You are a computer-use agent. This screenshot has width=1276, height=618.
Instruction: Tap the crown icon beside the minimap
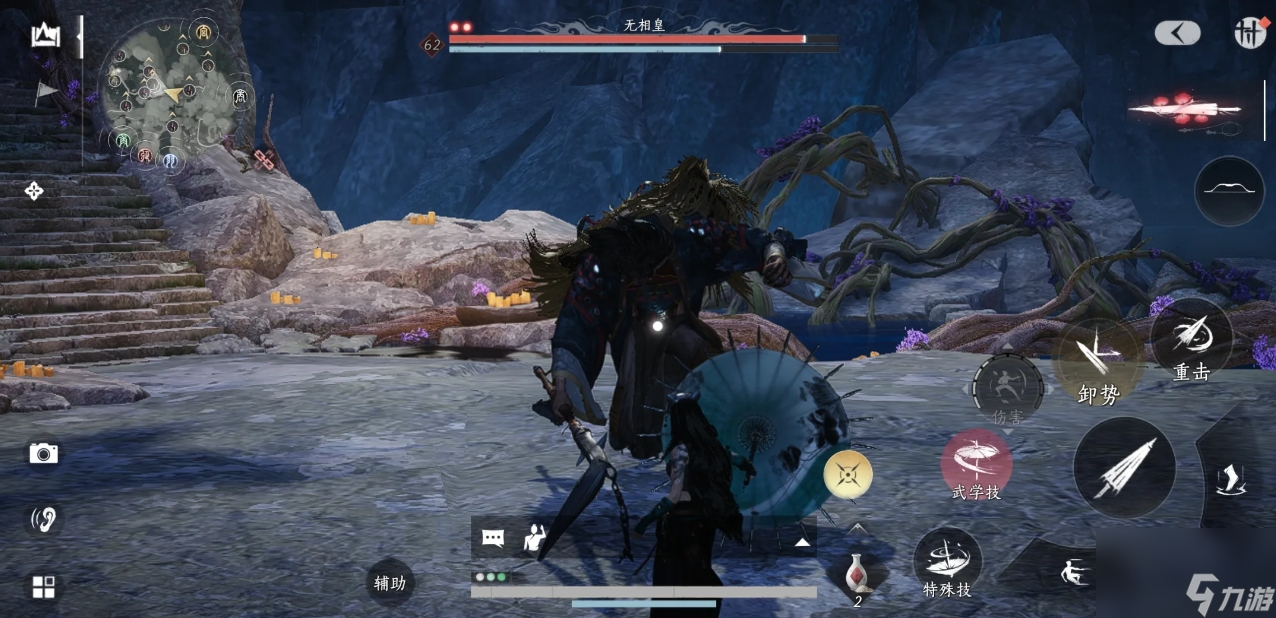point(46,36)
